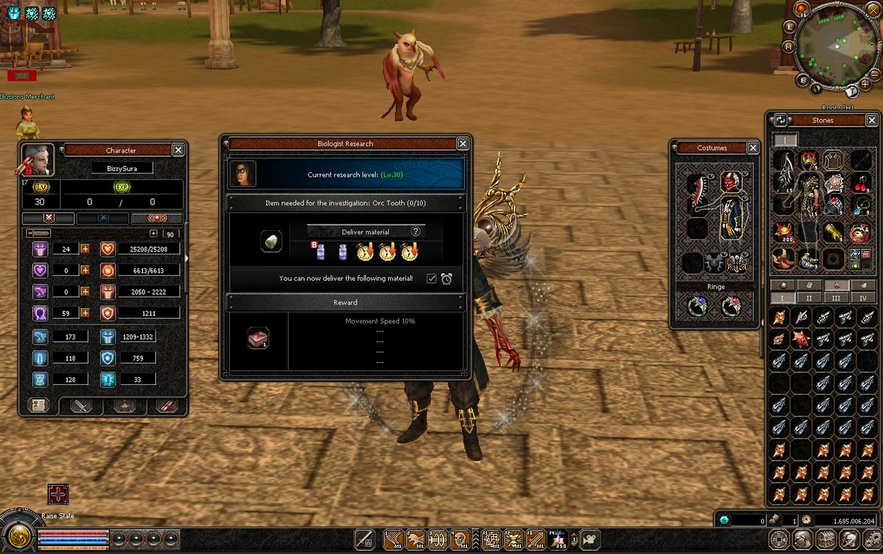Viewport: 883px width, 554px height.
Task: Open the question mark help for delivery
Action: [416, 231]
